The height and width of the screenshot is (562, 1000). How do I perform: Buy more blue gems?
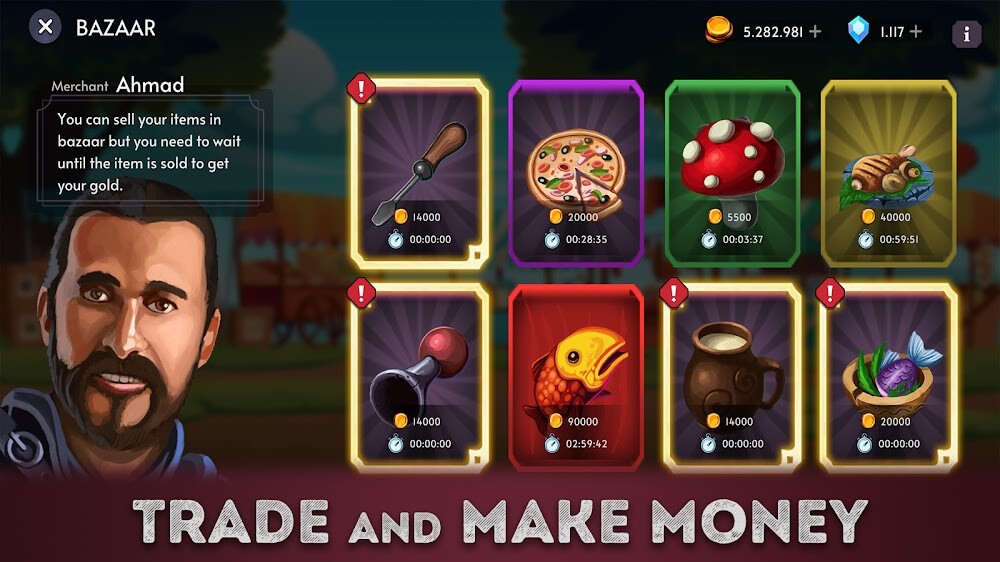(916, 32)
